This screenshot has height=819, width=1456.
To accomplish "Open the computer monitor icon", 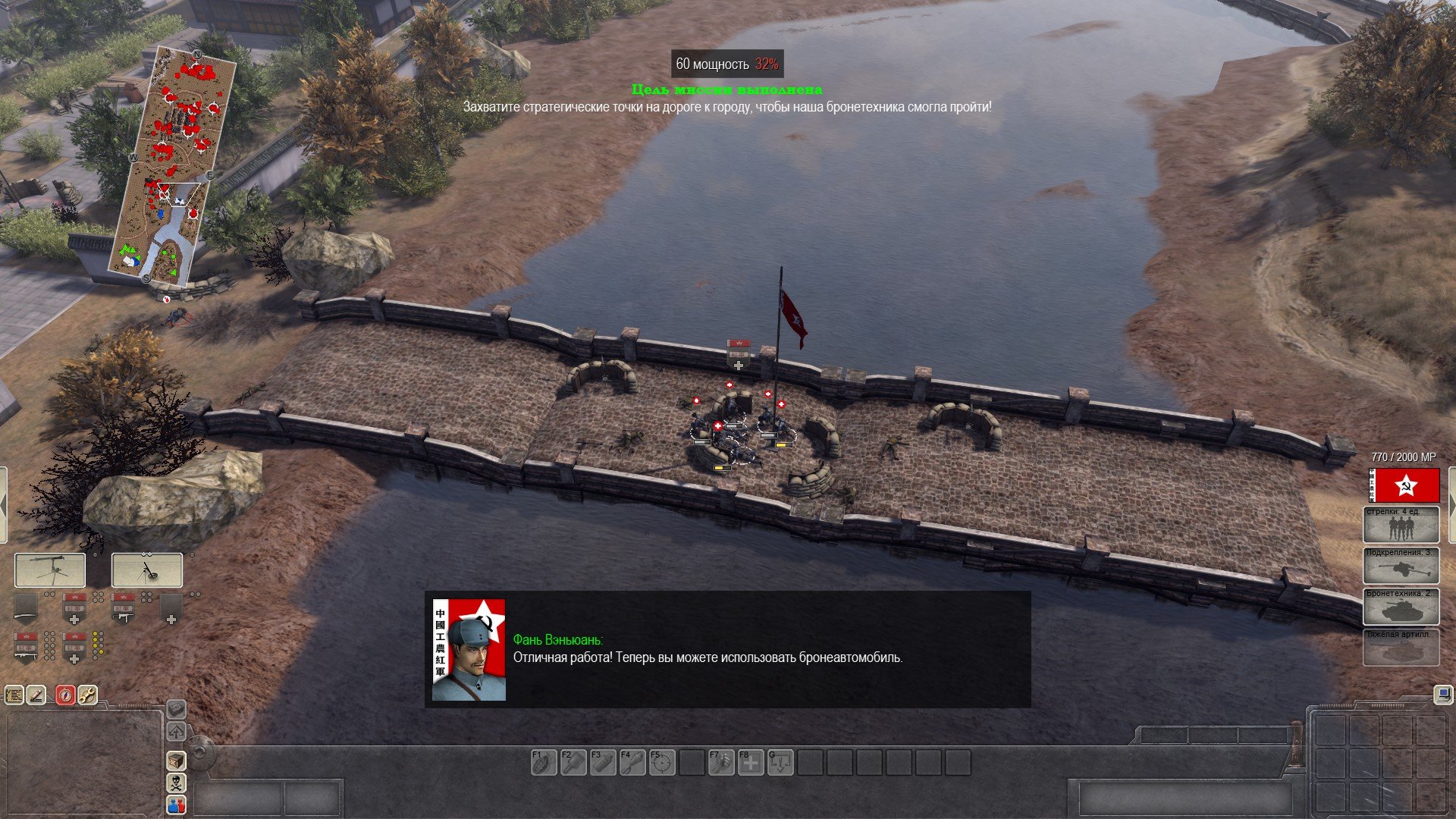I will coord(1442,694).
